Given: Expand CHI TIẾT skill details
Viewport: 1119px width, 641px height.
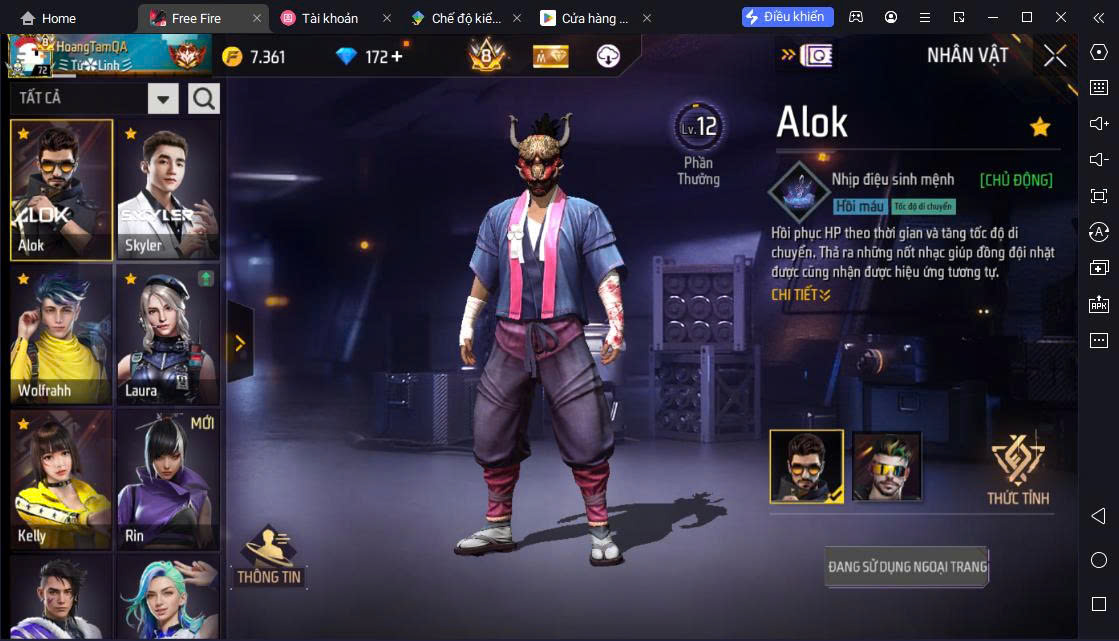Looking at the screenshot, I should (801, 295).
